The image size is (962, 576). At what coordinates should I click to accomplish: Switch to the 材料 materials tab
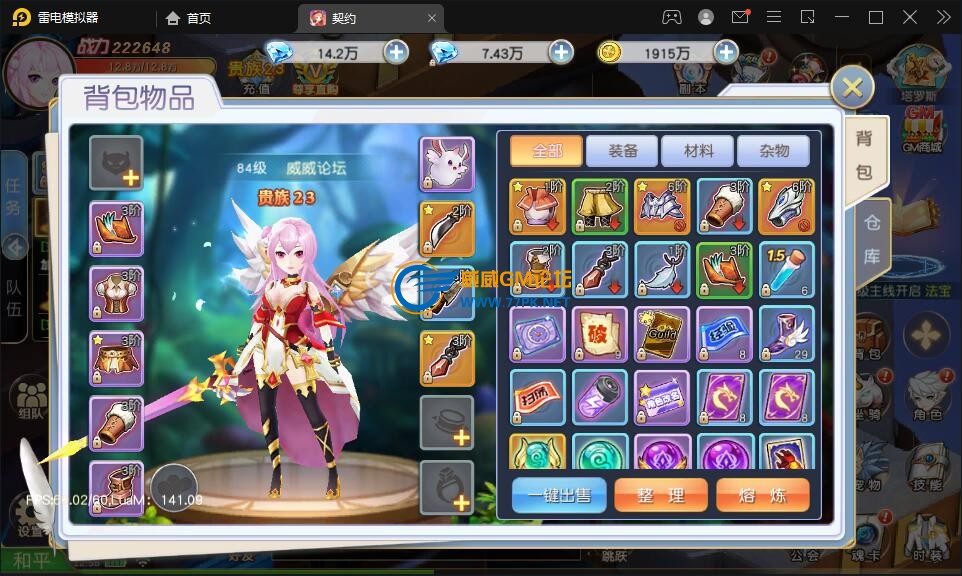pyautogui.click(x=698, y=151)
